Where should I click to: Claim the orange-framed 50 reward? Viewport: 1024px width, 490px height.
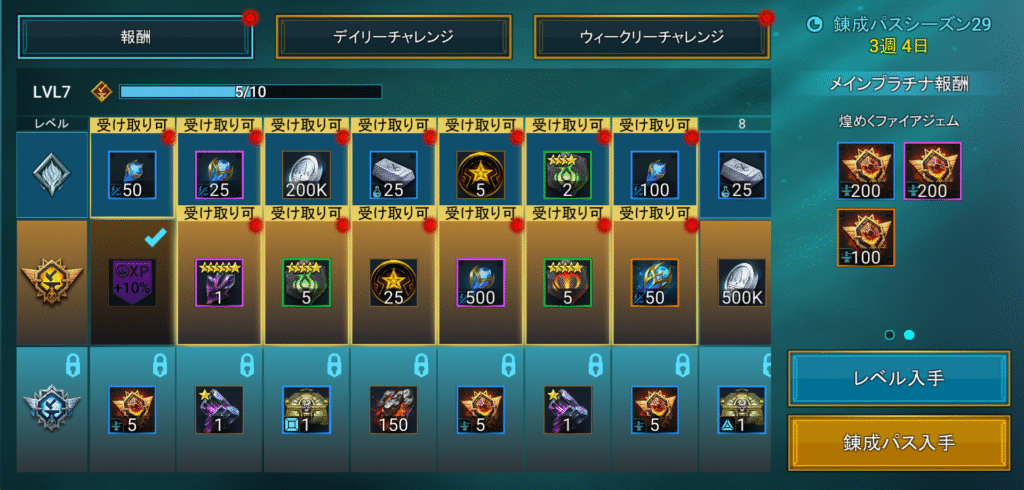coord(655,282)
